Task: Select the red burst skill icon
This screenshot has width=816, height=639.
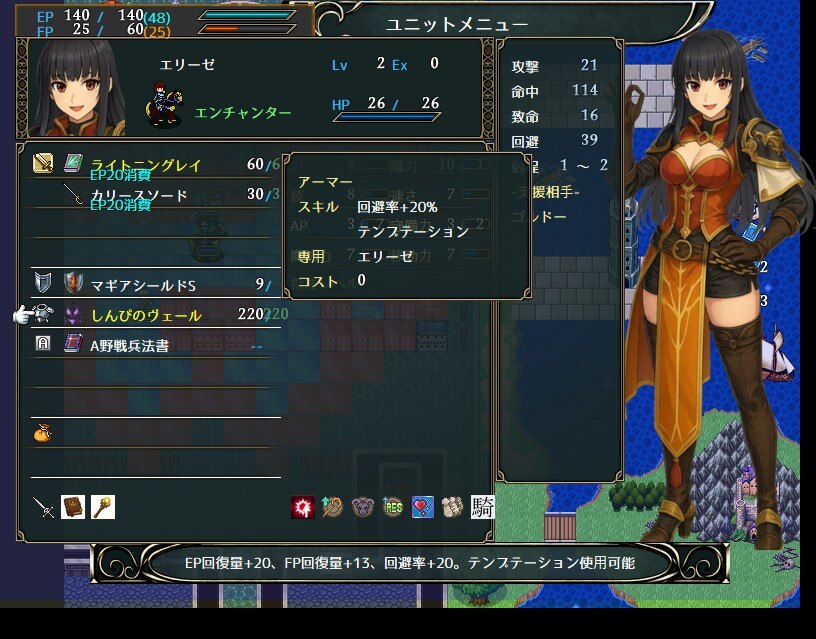Action: point(303,507)
